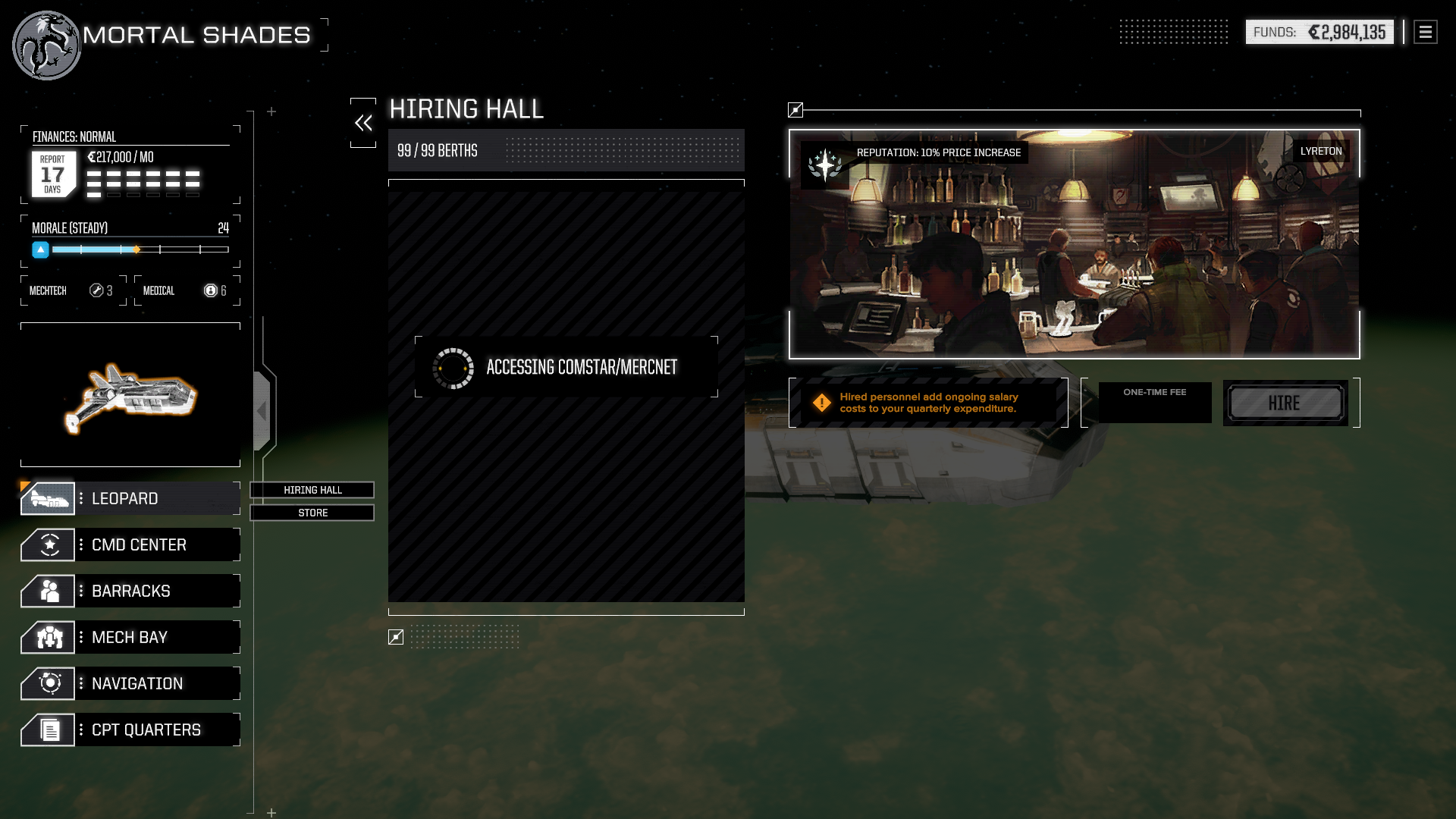This screenshot has width=1456, height=819.
Task: Toggle the expand icon above the bar scene
Action: coord(795,110)
